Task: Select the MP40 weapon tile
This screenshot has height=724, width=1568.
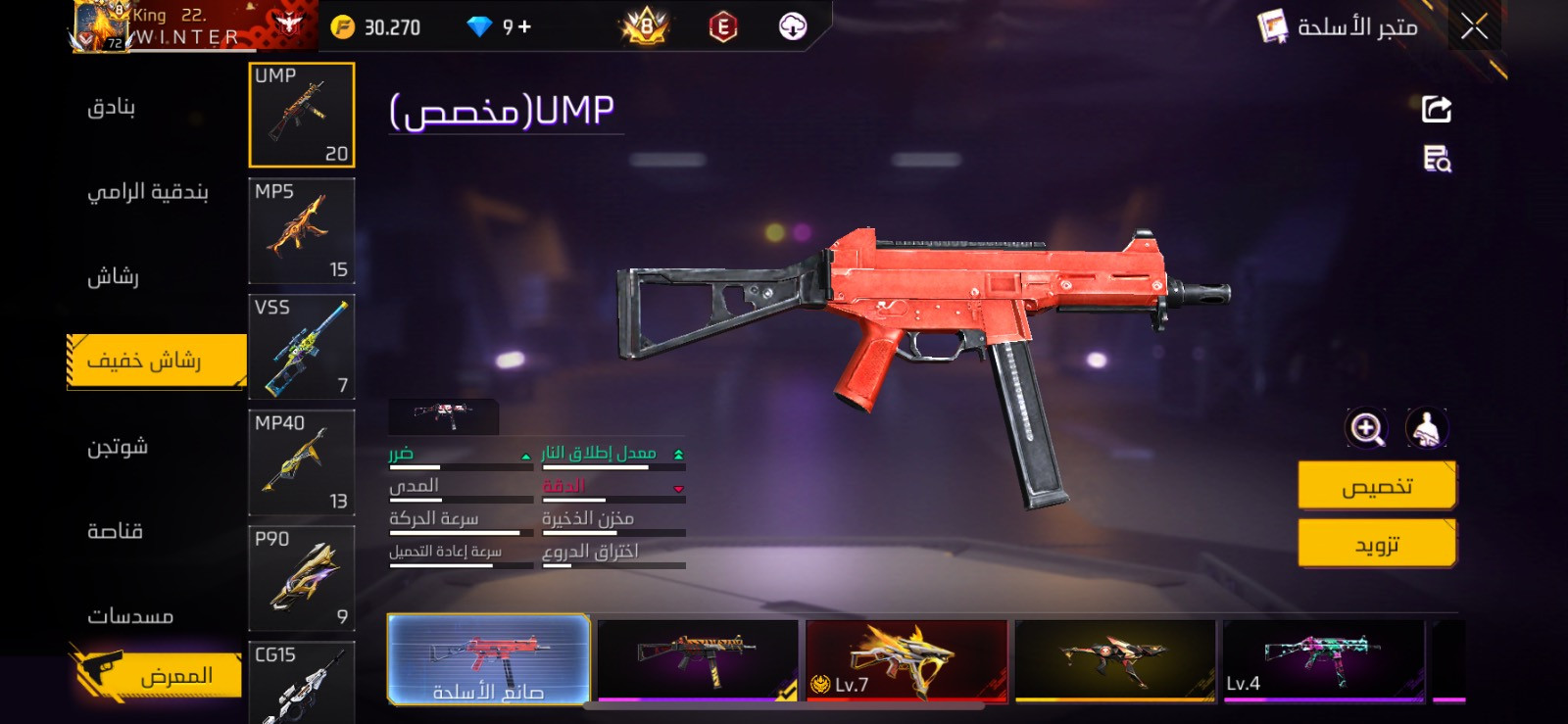Action: pos(302,462)
